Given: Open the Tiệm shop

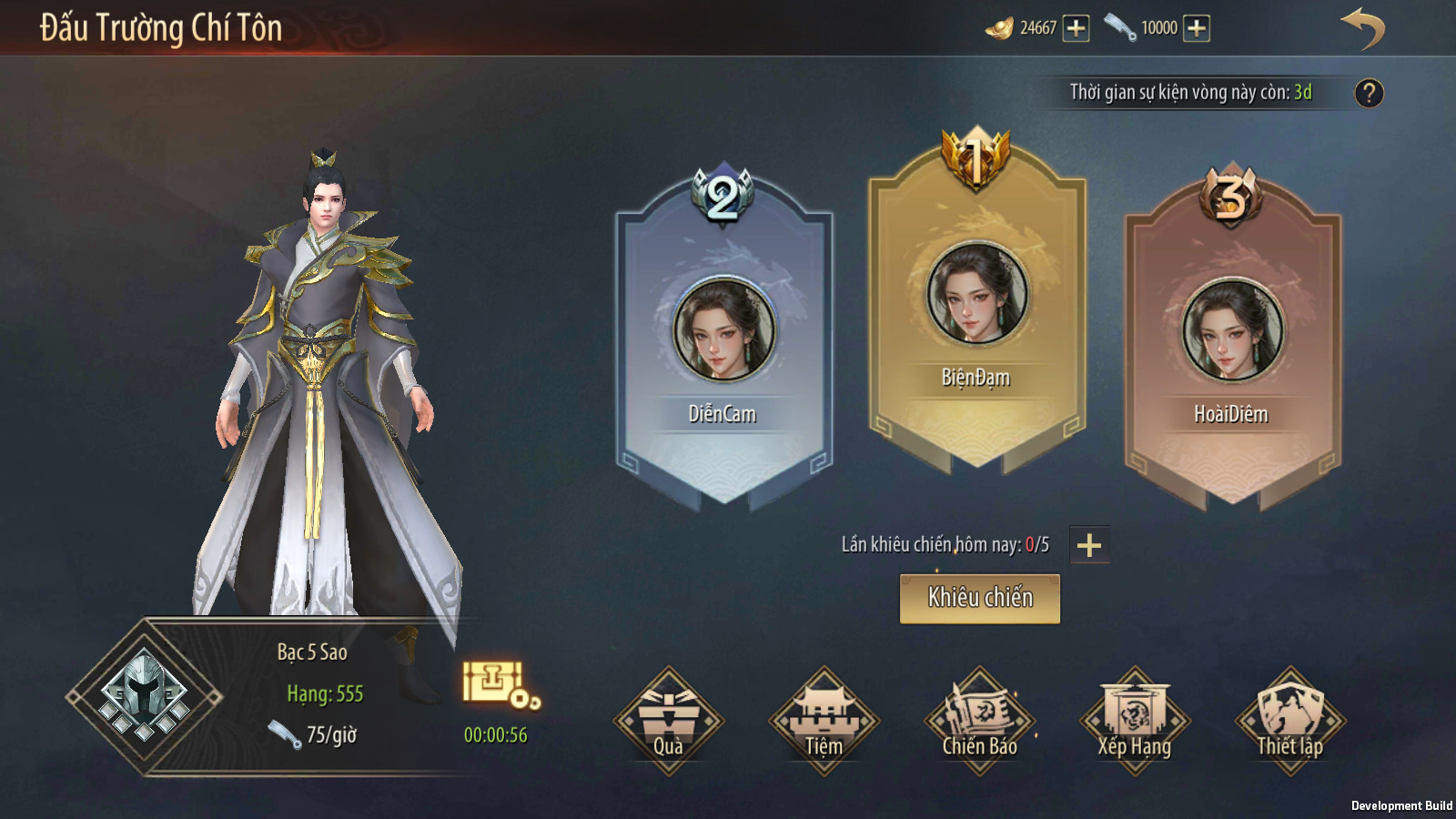Looking at the screenshot, I should coord(824,721).
